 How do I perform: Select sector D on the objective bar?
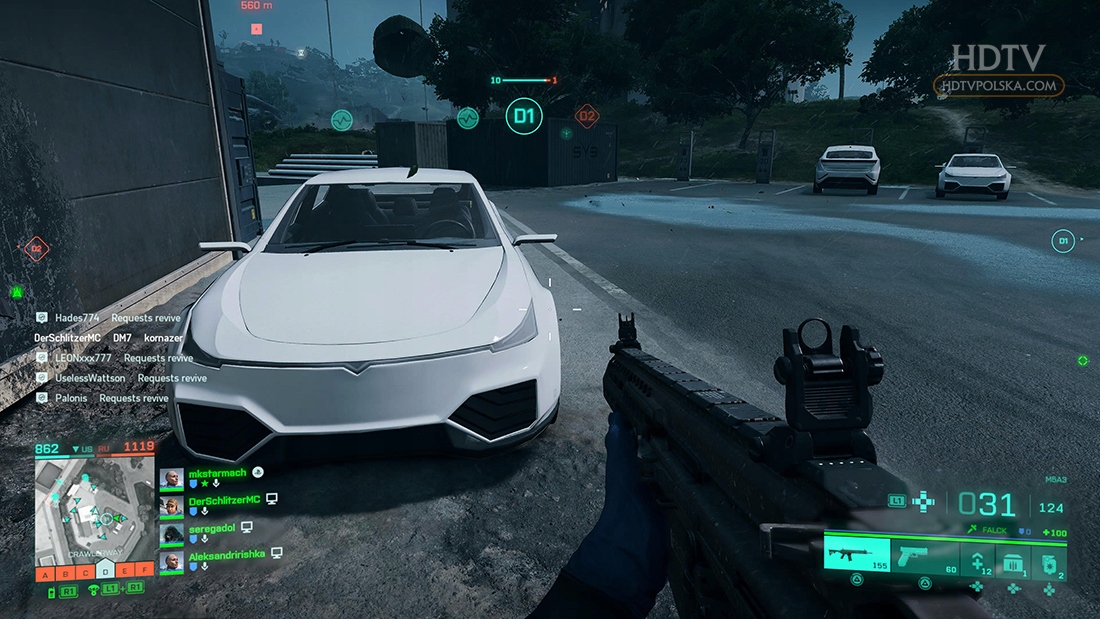106,573
